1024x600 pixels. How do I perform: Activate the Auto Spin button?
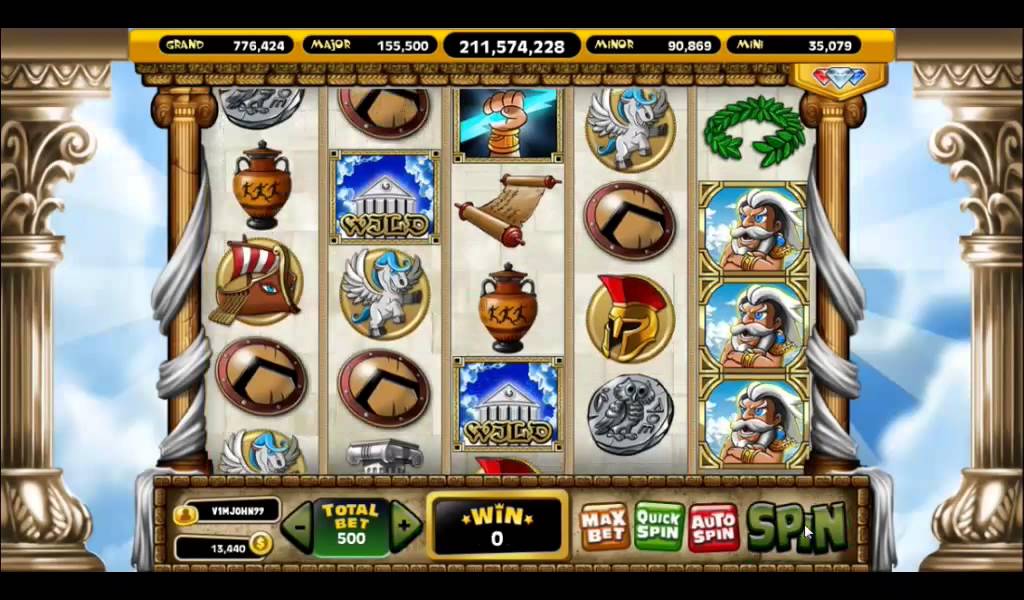click(x=713, y=527)
